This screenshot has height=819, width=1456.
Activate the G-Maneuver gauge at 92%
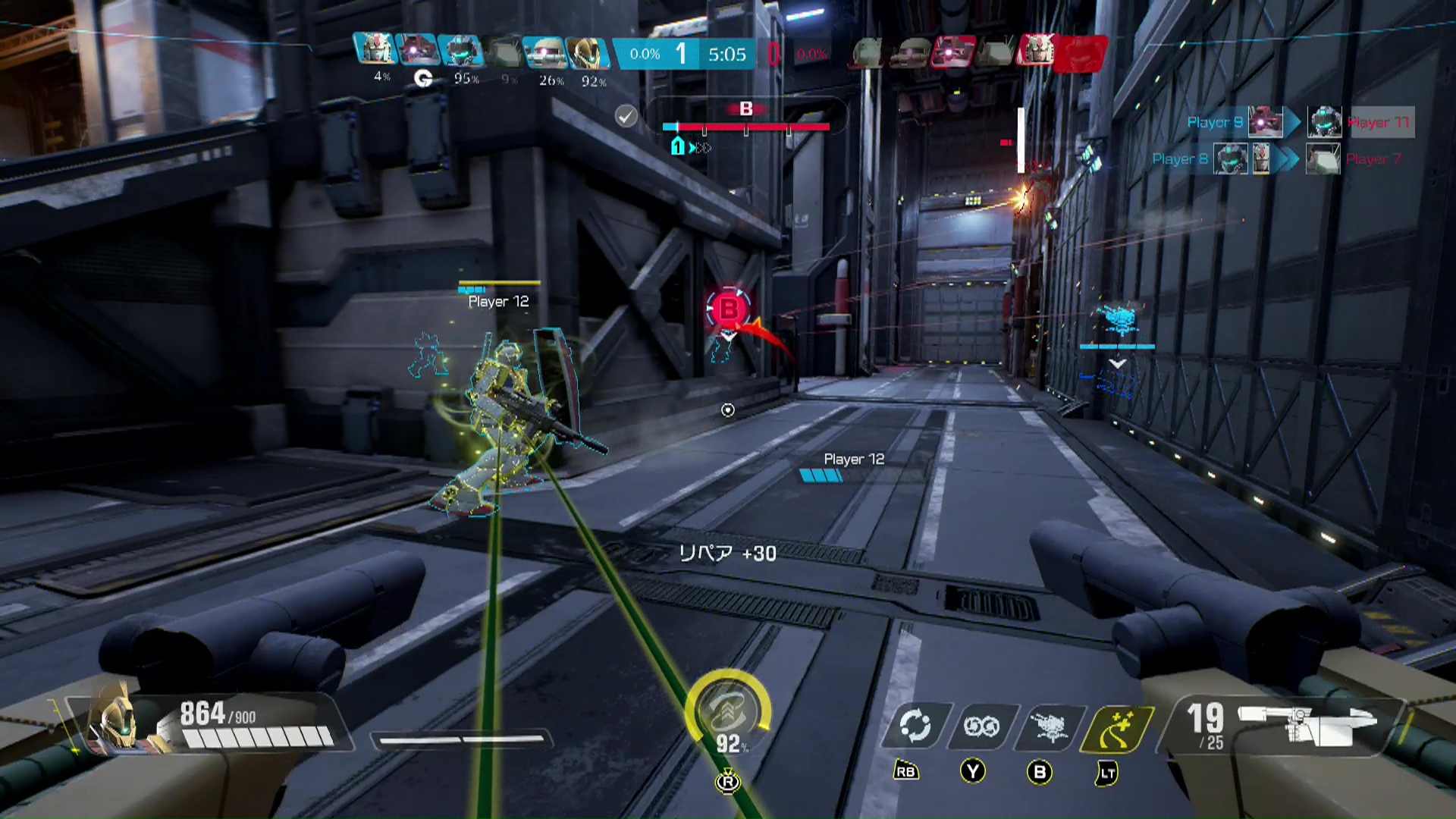coord(728,711)
